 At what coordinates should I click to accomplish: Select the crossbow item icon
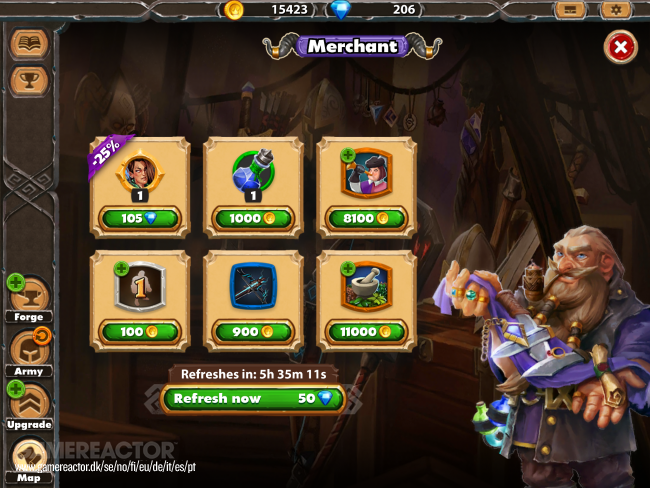tap(253, 286)
